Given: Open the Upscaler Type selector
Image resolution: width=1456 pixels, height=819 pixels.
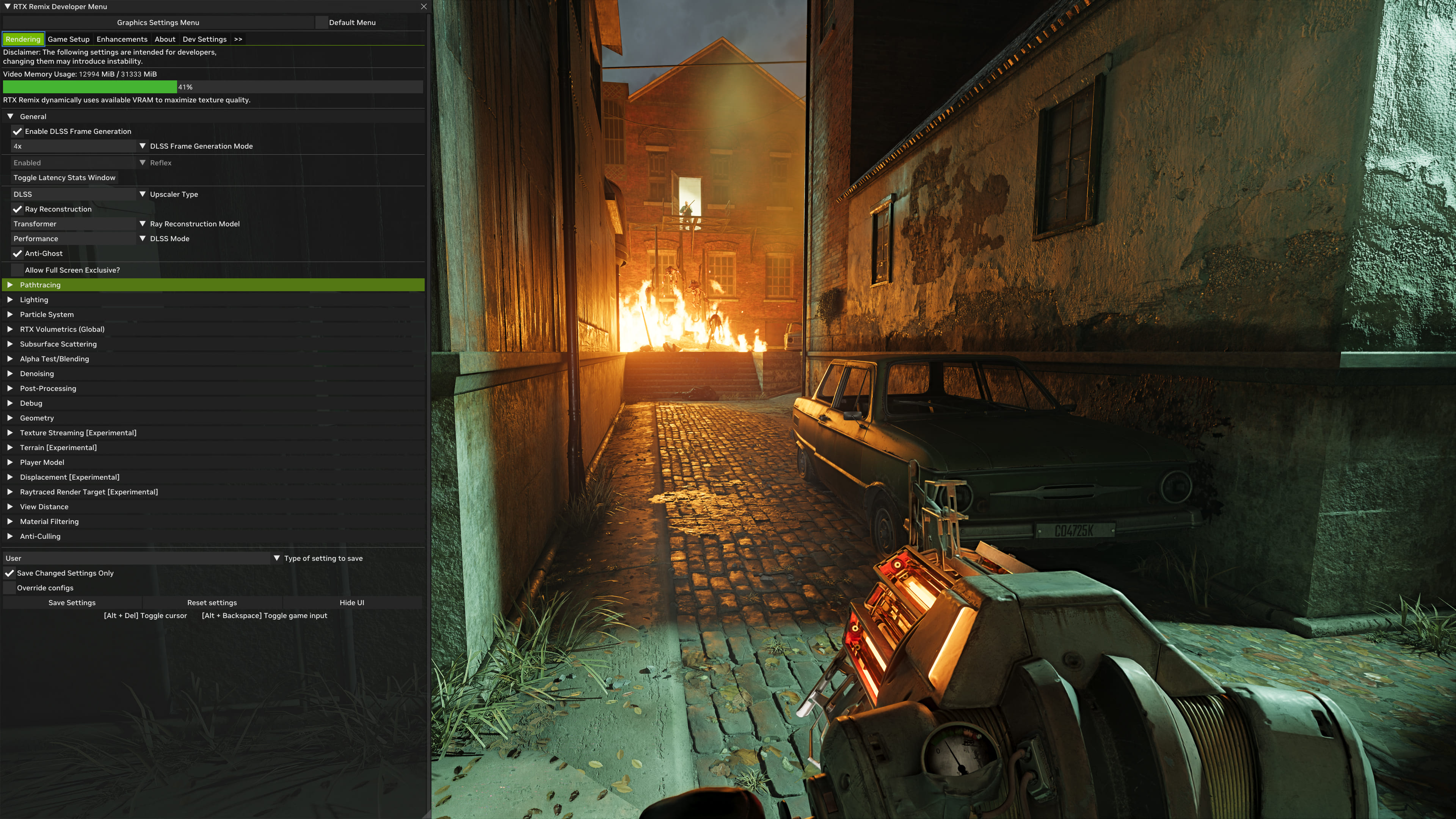Looking at the screenshot, I should (74, 194).
